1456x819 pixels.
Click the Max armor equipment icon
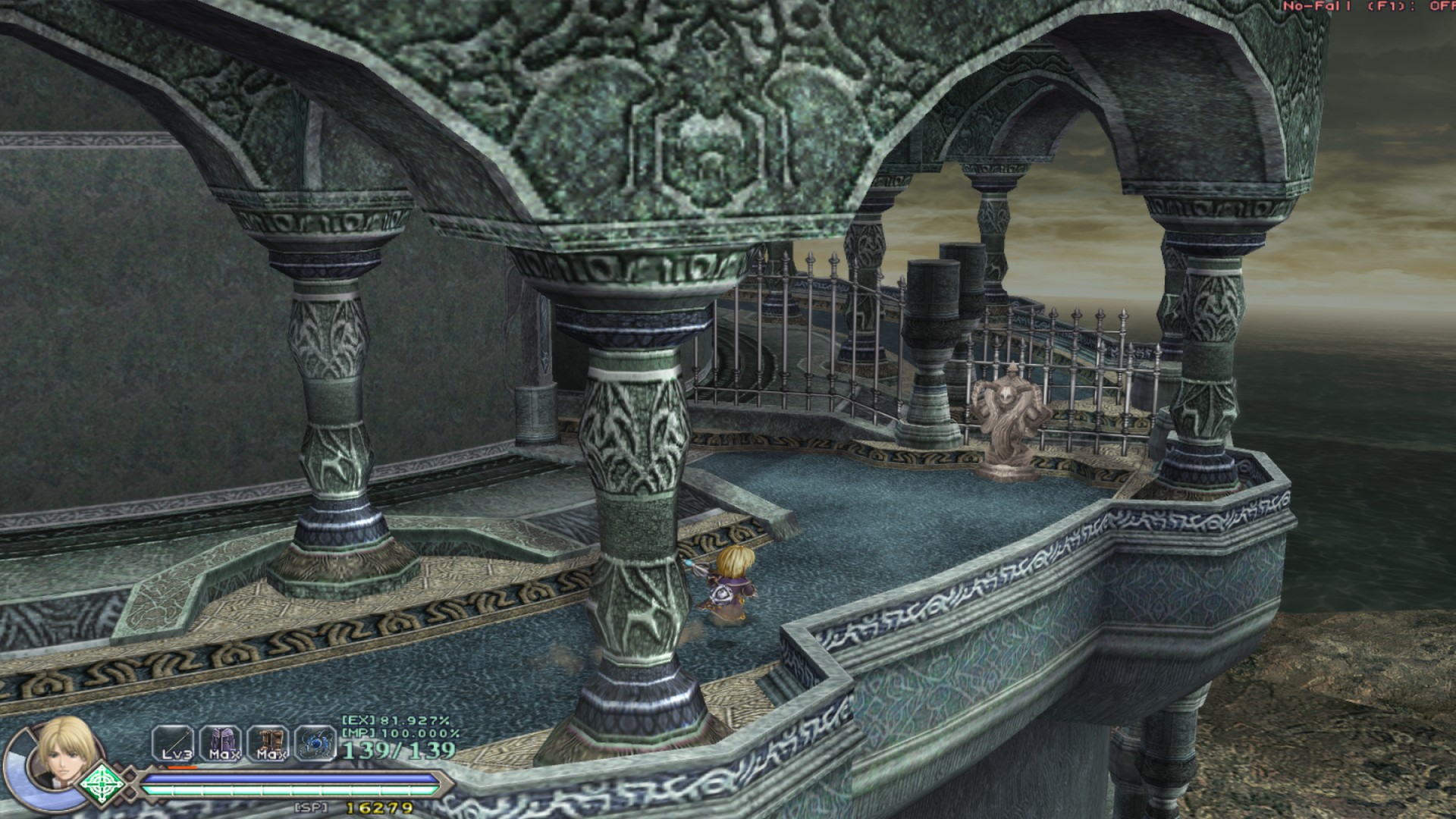pyautogui.click(x=224, y=742)
